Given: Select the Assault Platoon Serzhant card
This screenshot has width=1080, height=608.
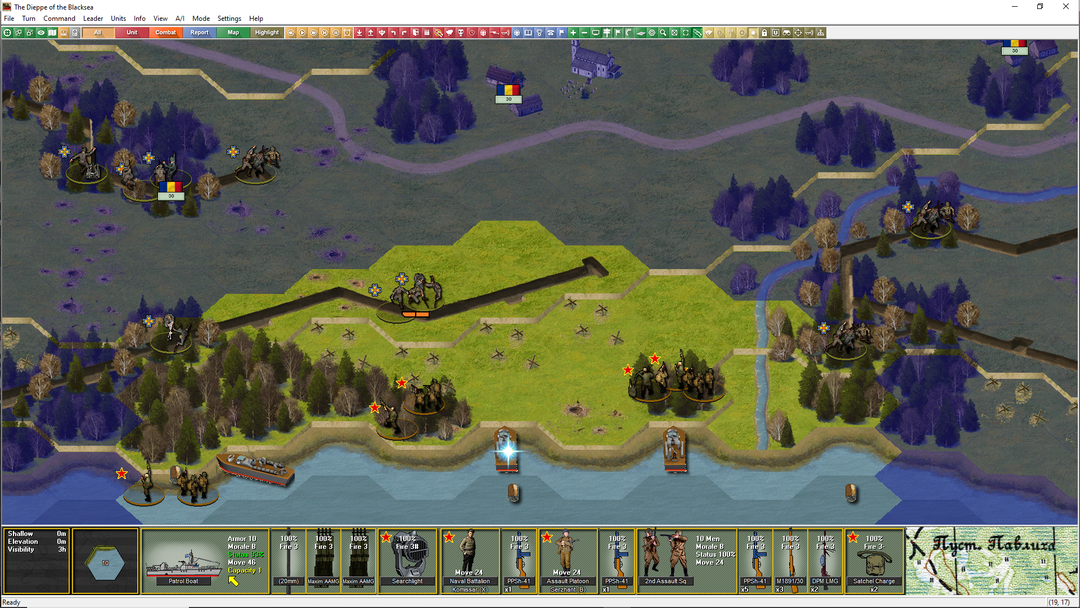Looking at the screenshot, I should pos(568,560).
